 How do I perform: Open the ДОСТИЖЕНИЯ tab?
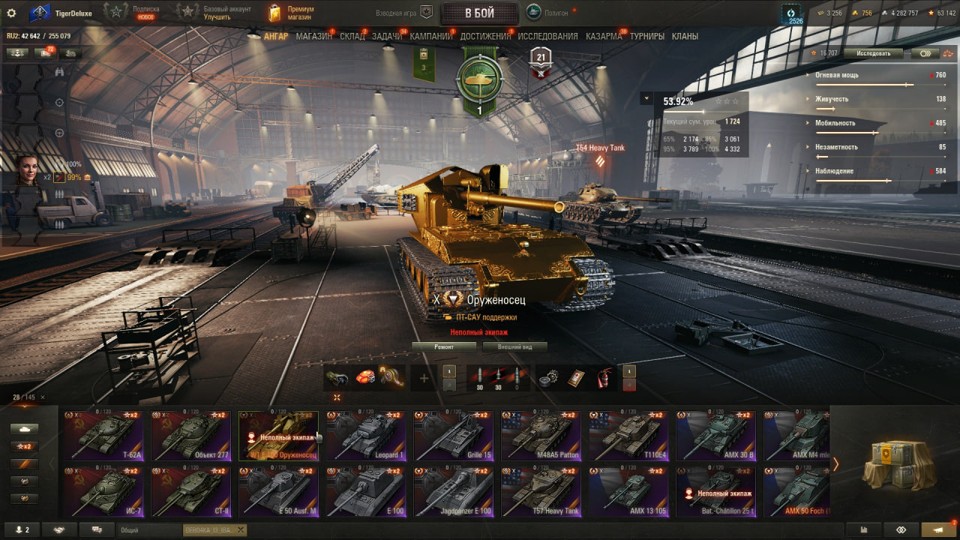coord(485,36)
